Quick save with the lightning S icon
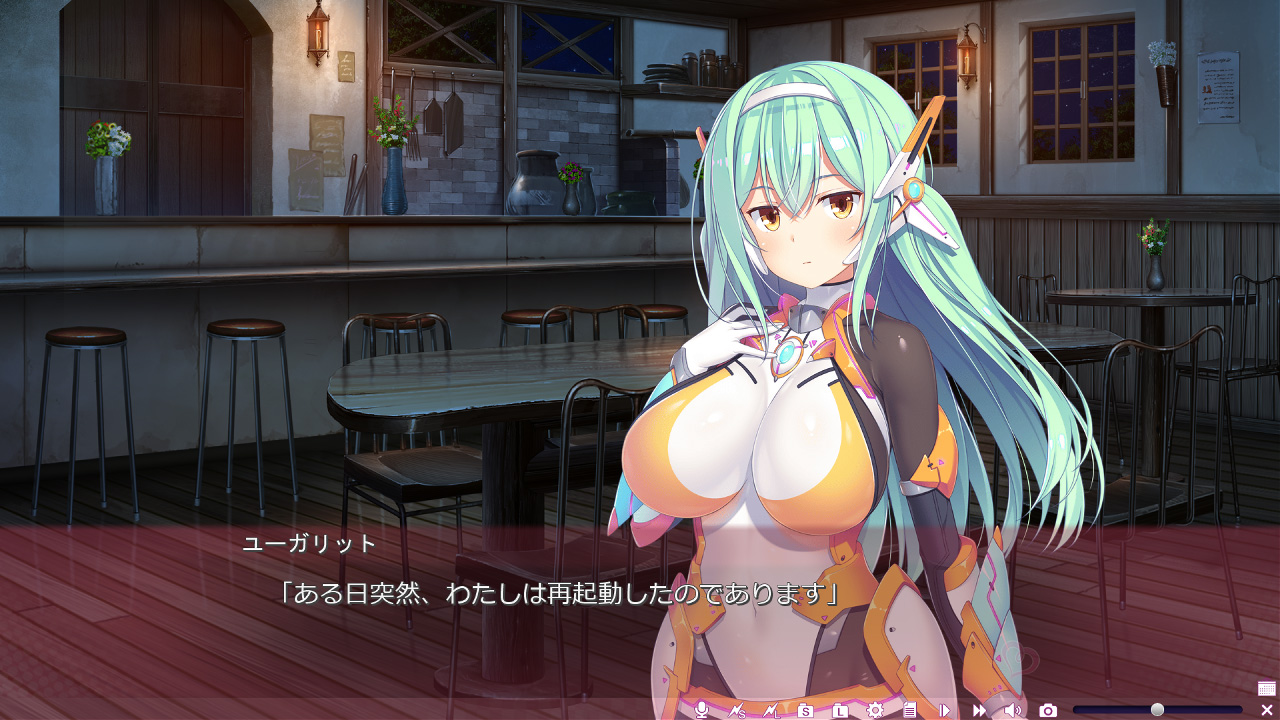 [x=738, y=710]
